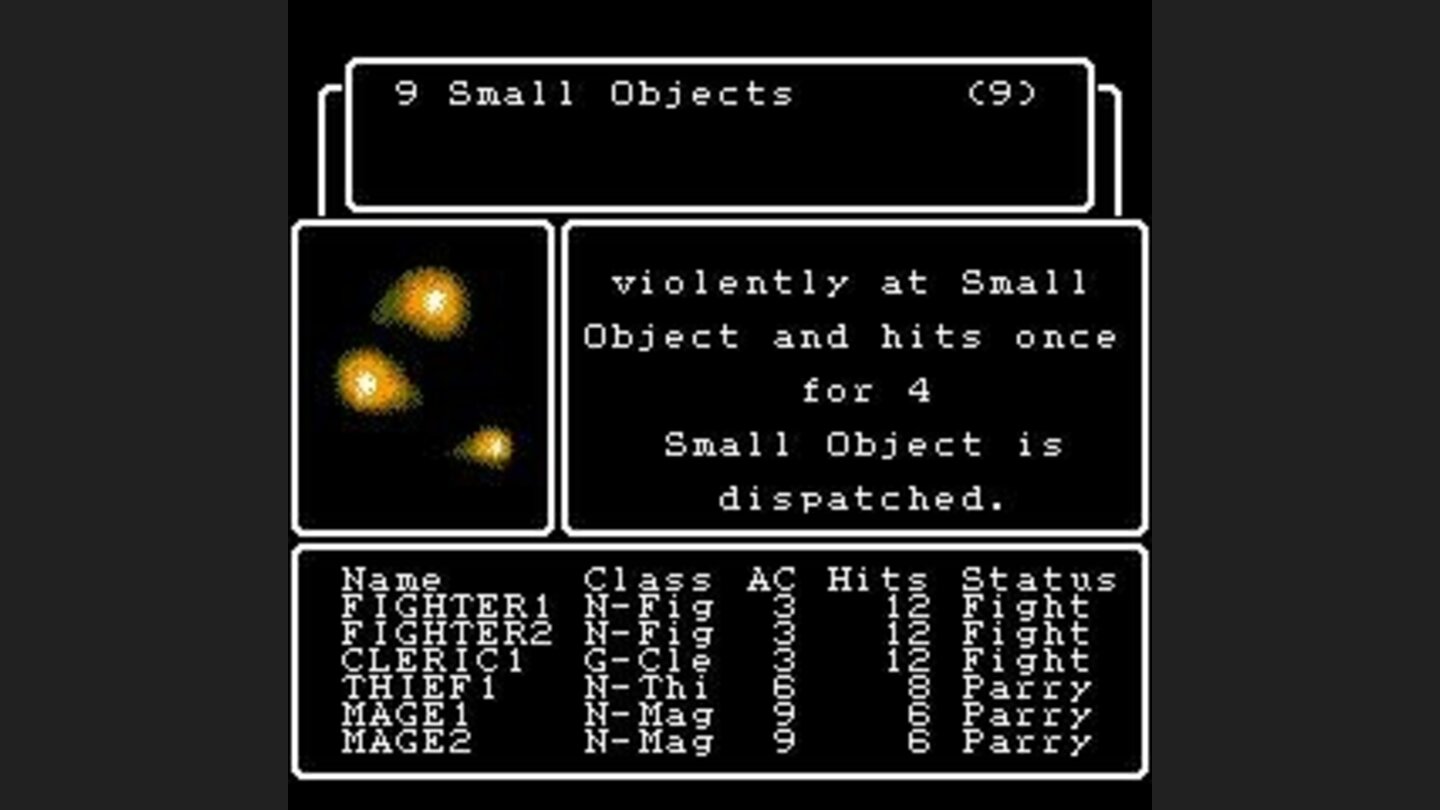Click the 9 Small Objects title banner
This screenshot has width=1440, height=810.
click(590, 93)
